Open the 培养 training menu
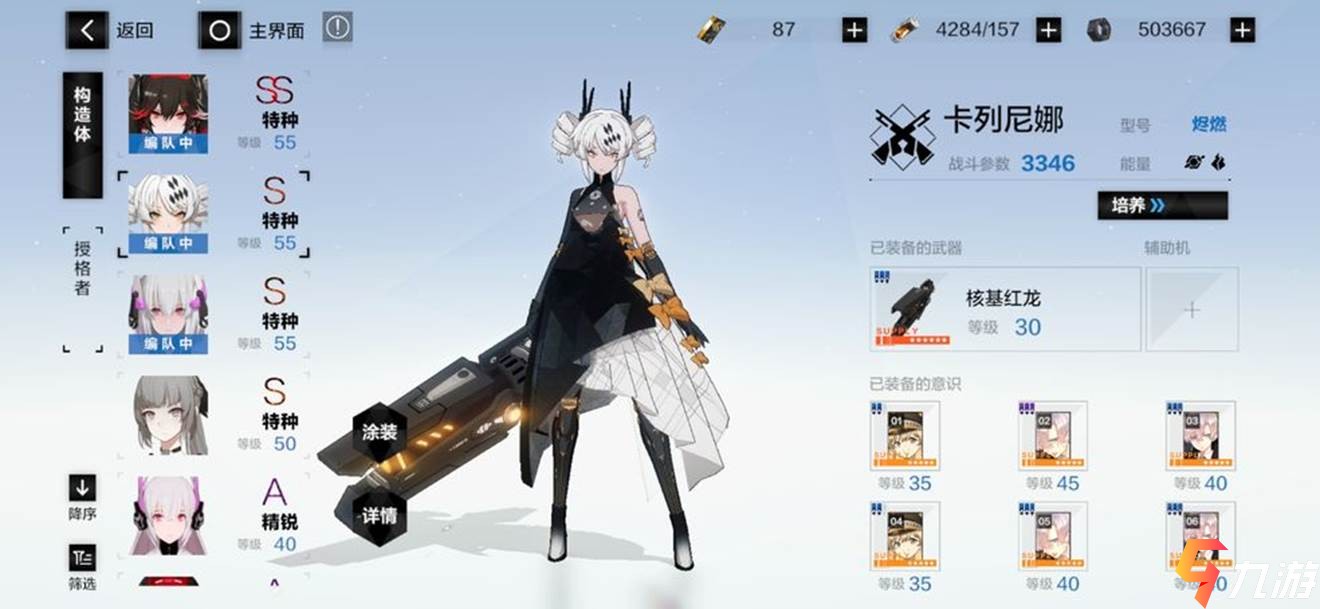Screen dimensions: 1320x609 (x=1162, y=205)
